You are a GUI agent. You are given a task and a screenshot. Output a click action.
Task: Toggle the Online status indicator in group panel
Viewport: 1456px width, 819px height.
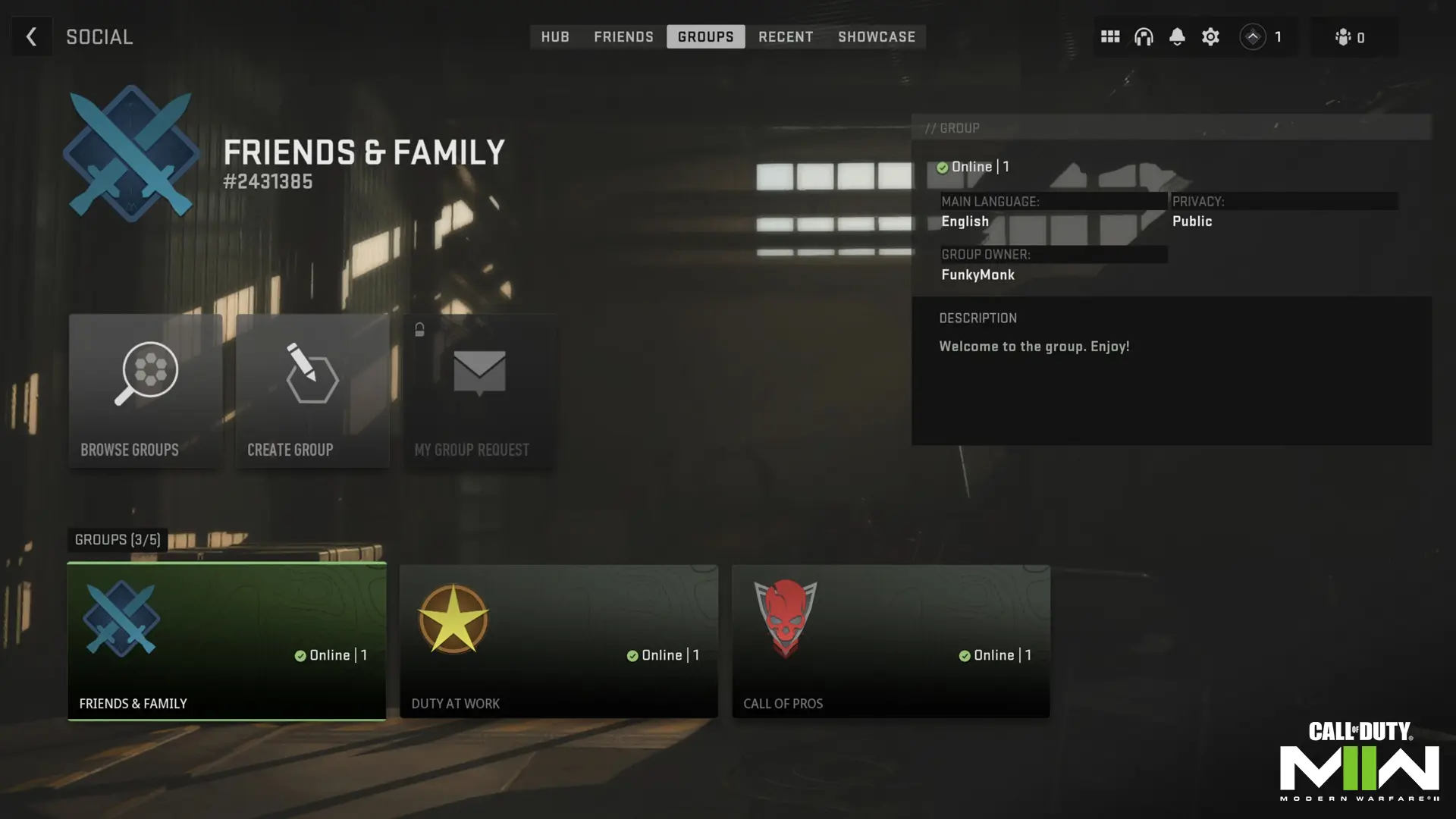point(943,167)
